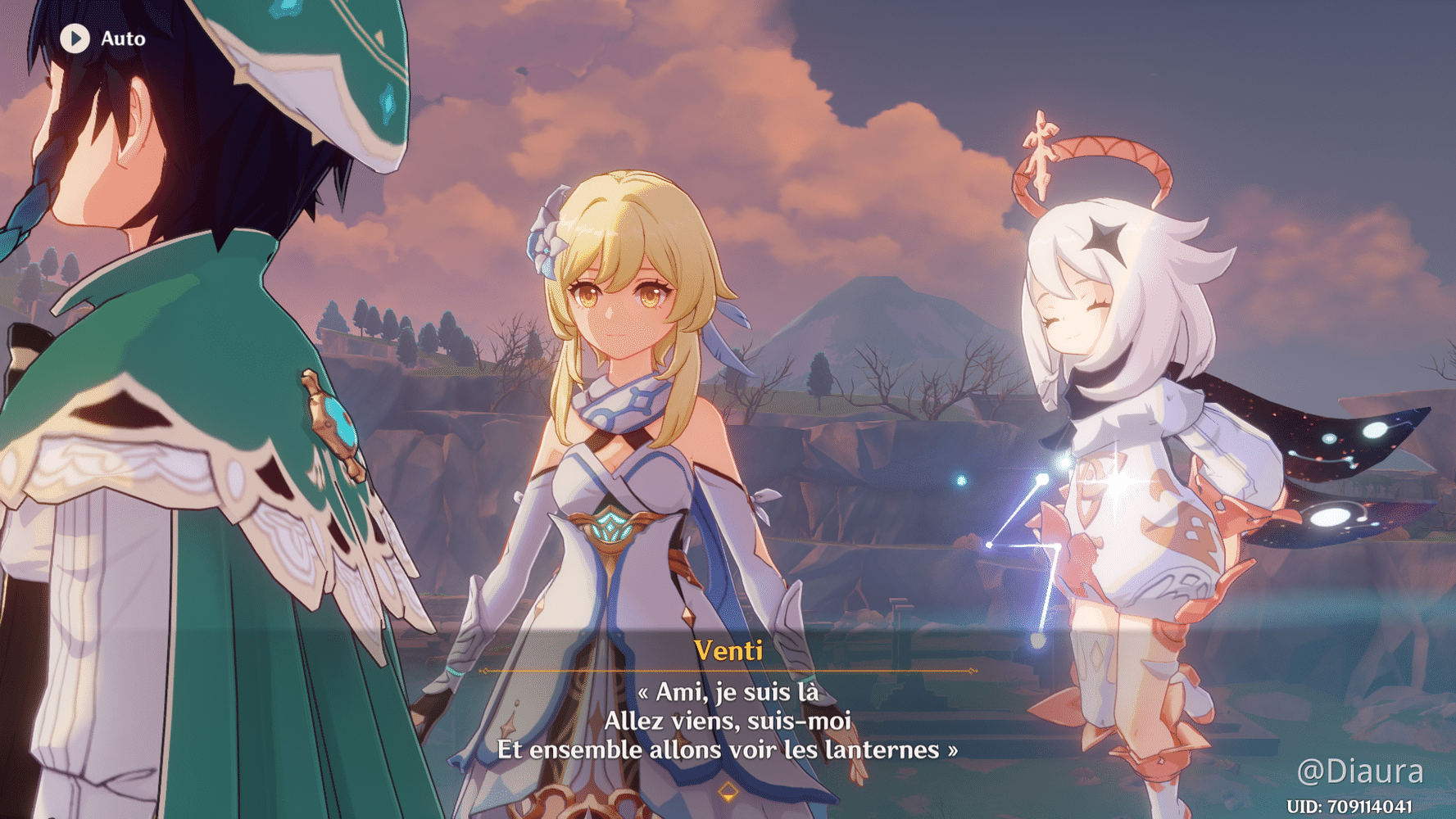Click the lyric line about lanterns
The width and height of the screenshot is (1456, 819).
click(x=725, y=749)
